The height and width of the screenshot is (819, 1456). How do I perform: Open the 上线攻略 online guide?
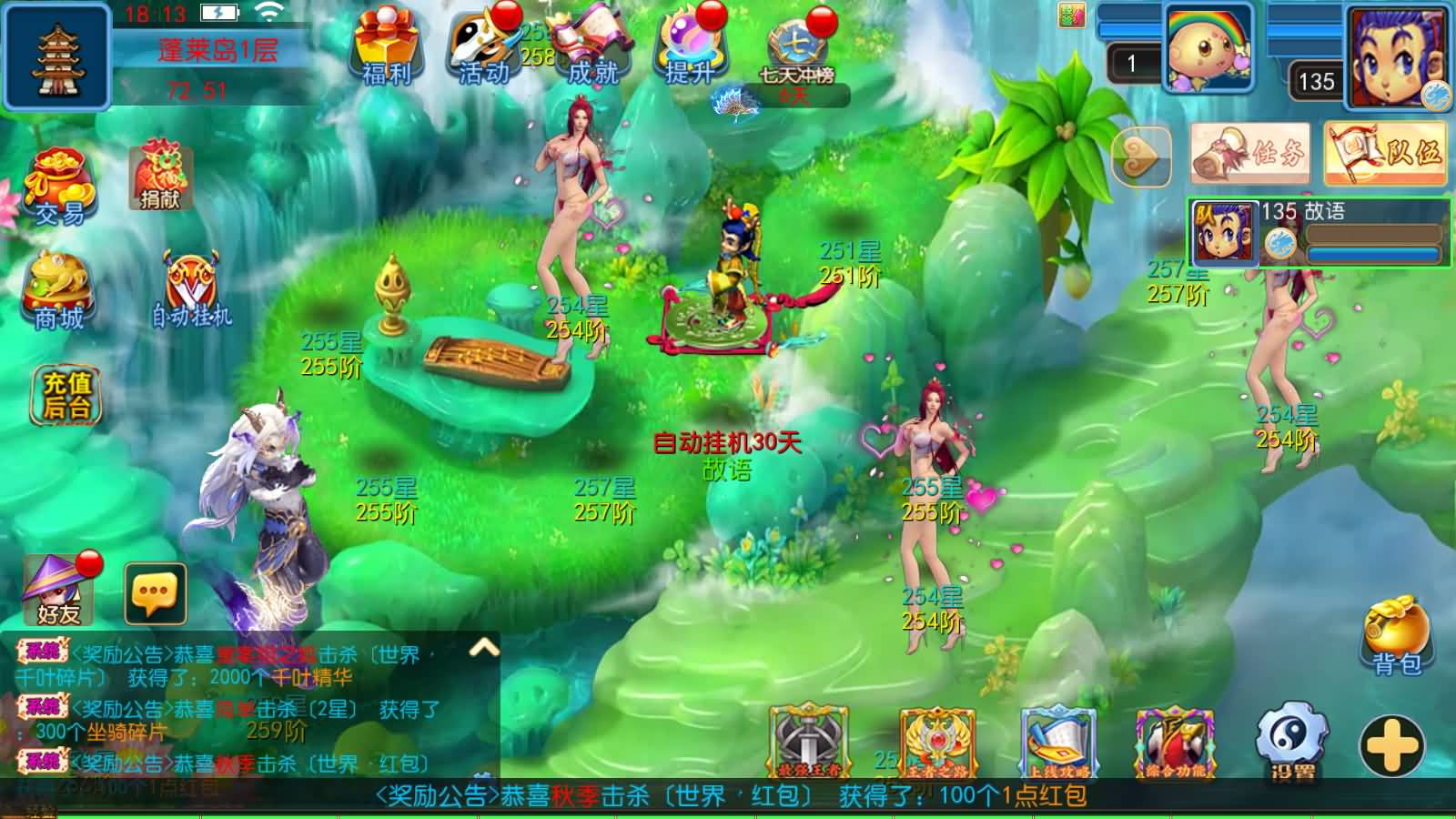tap(1056, 742)
